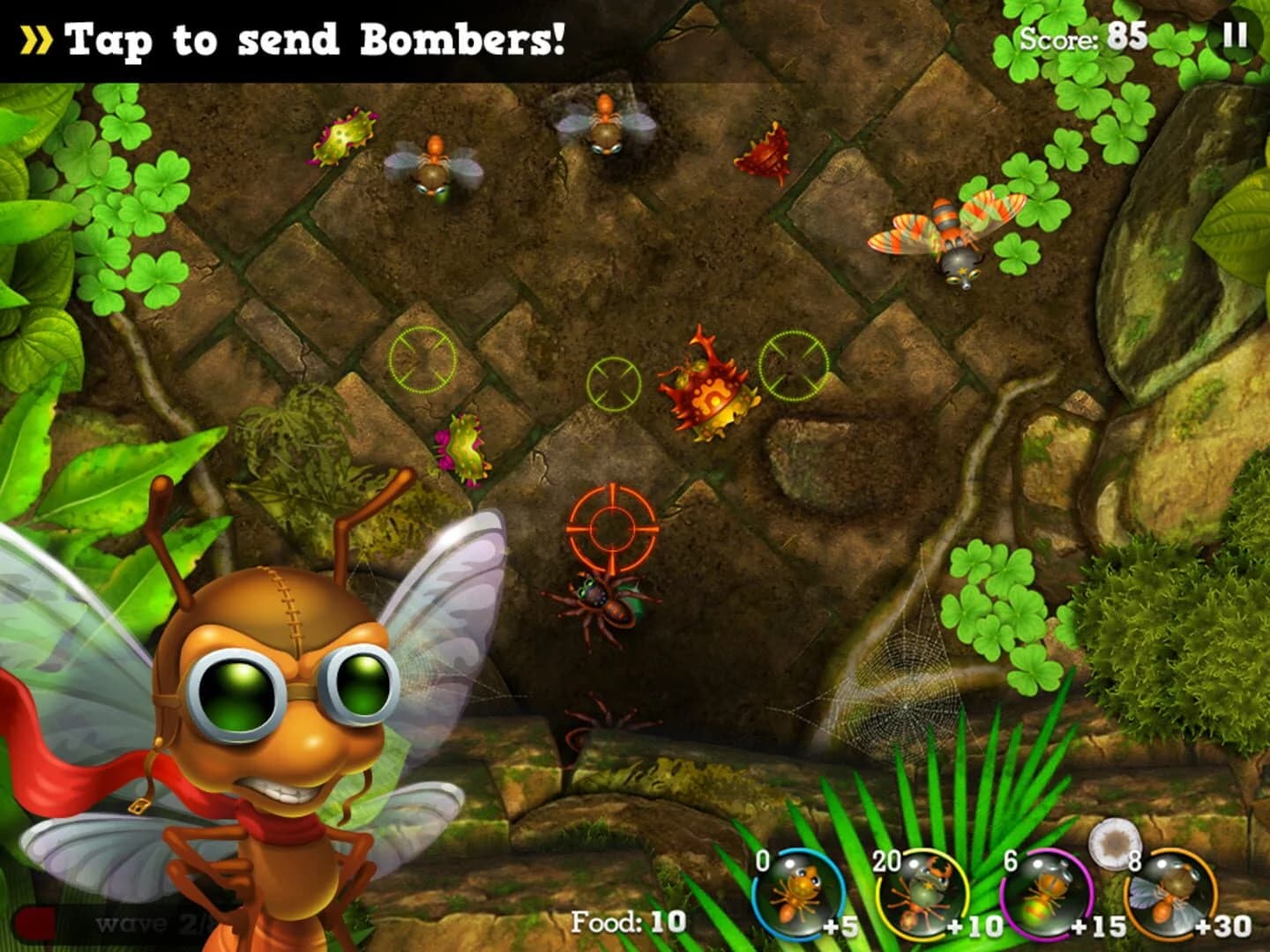The image size is (1270, 952).
Task: Click the yellow chevron arrows on the banner
Action: (x=35, y=37)
